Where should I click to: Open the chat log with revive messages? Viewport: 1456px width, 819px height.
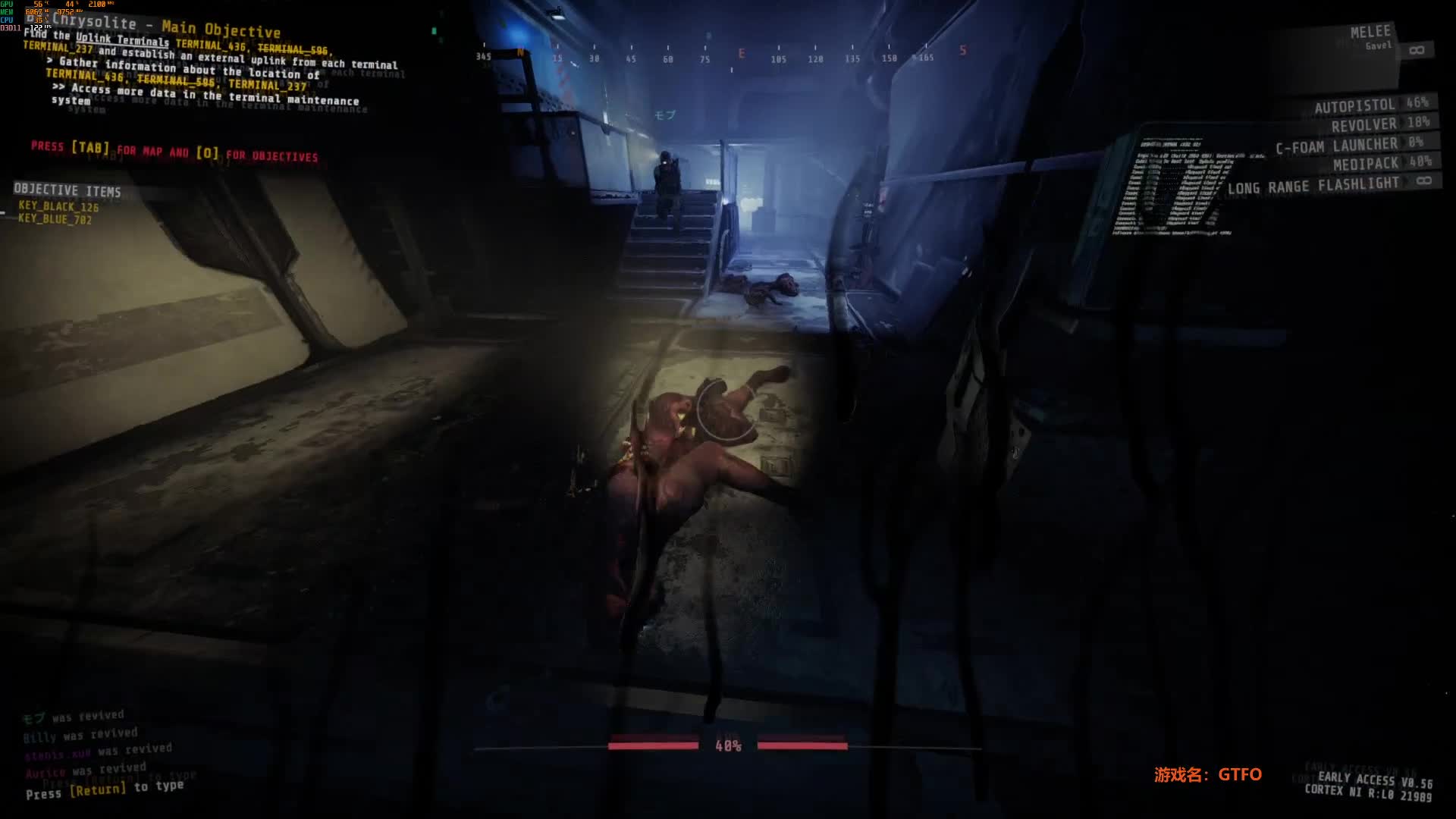99,747
